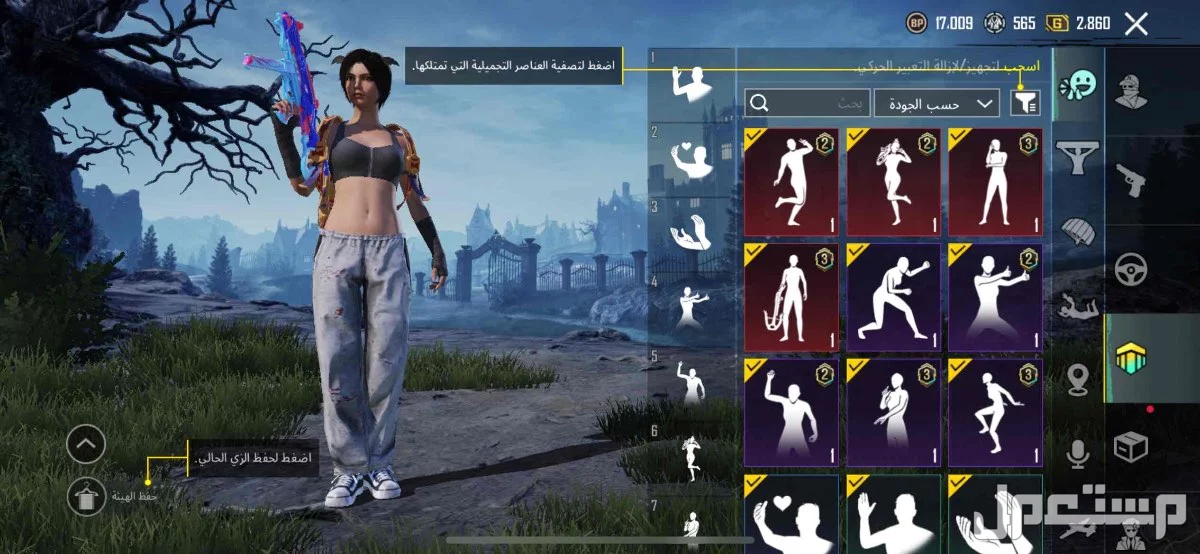The width and height of the screenshot is (1200, 554).
Task: Close the inventory with the X button
Action: 1136,24
